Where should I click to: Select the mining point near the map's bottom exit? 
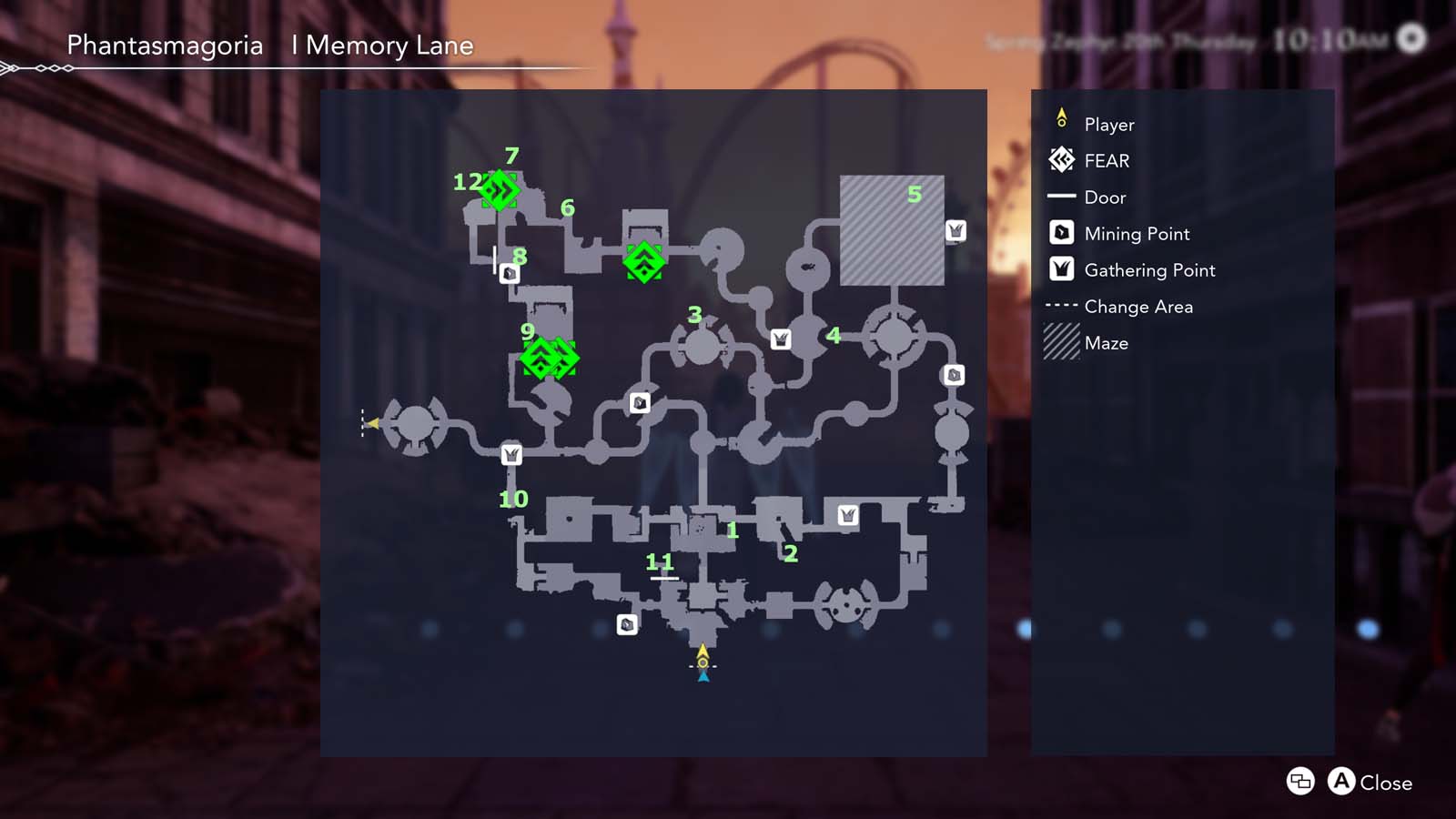click(x=627, y=625)
